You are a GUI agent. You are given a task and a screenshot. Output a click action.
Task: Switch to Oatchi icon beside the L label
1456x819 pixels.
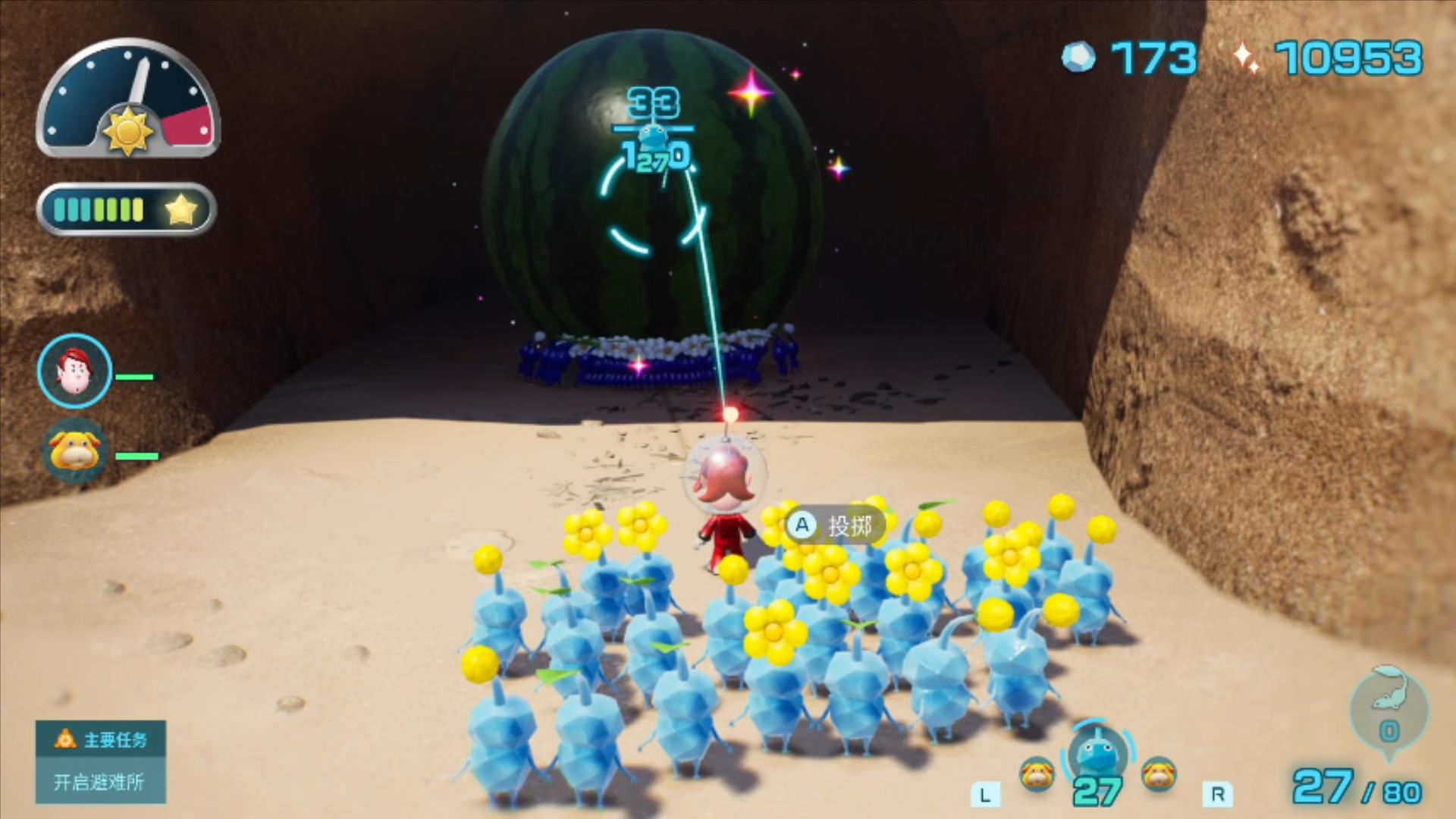1037,774
